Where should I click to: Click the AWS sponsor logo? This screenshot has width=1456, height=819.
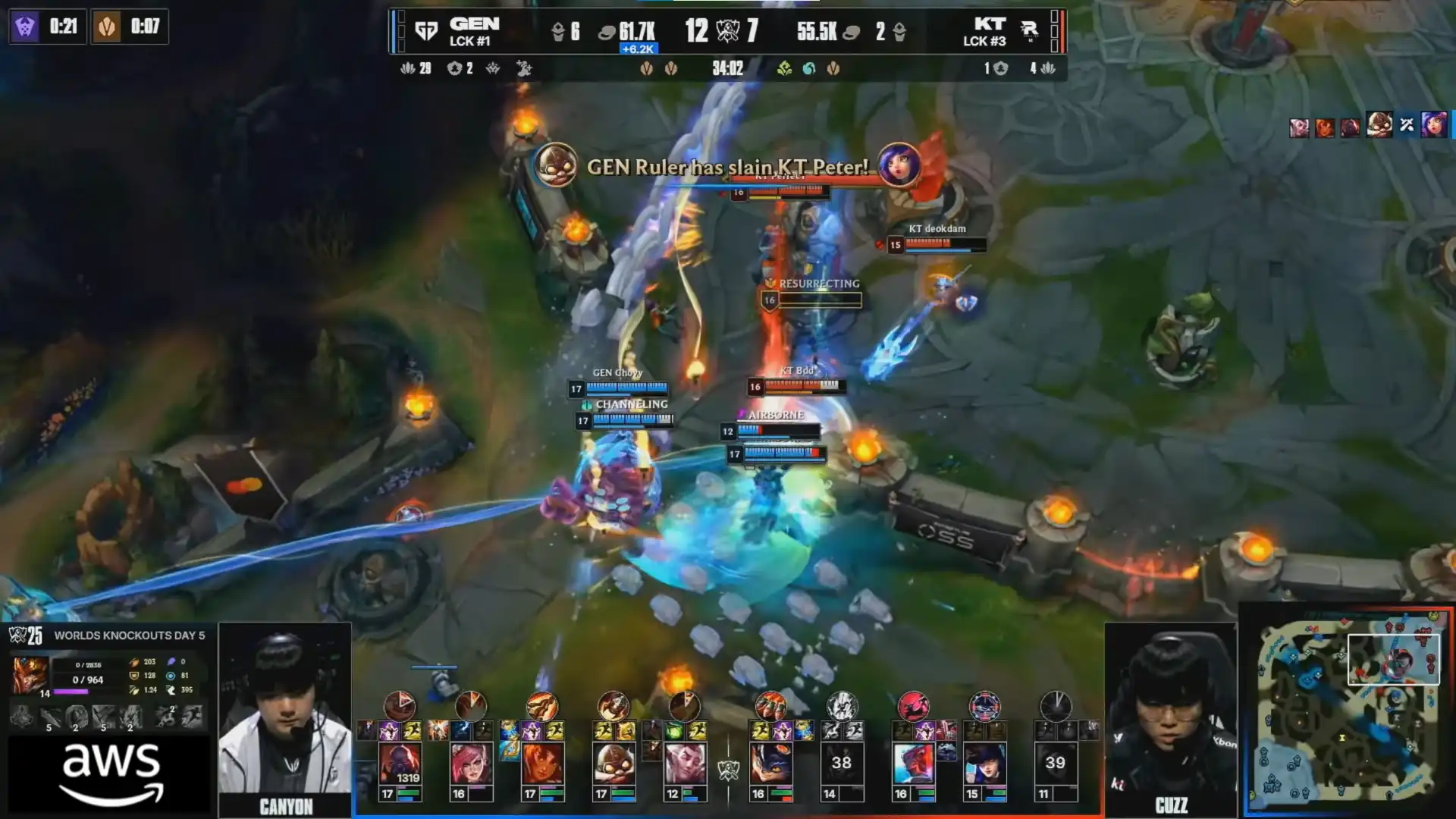click(x=111, y=773)
